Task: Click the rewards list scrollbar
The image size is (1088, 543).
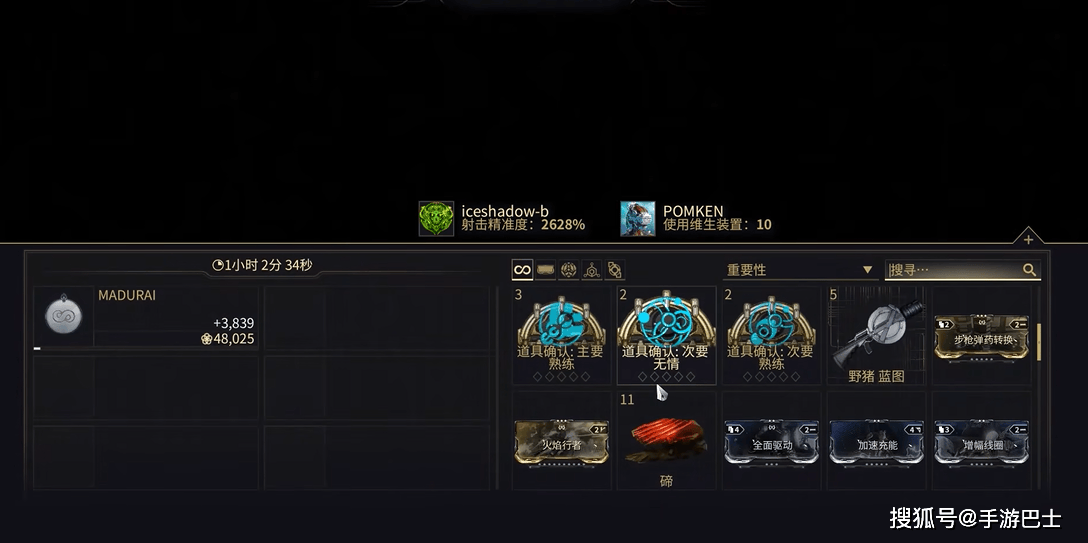Action: (x=1039, y=342)
